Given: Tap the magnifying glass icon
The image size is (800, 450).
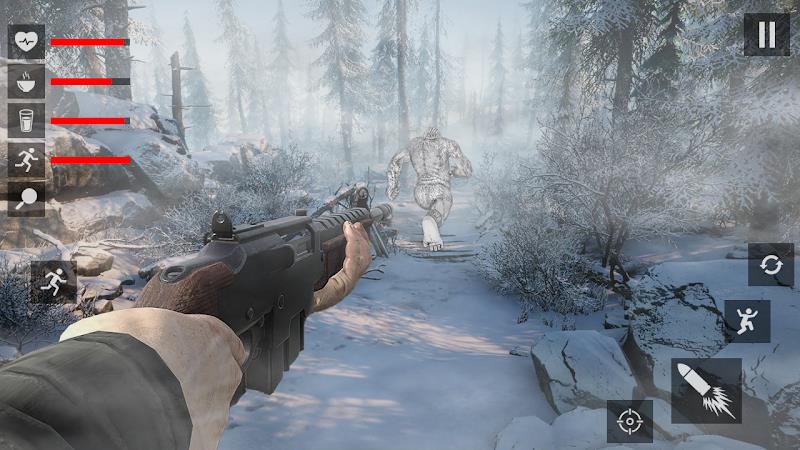Looking at the screenshot, I should [26, 198].
